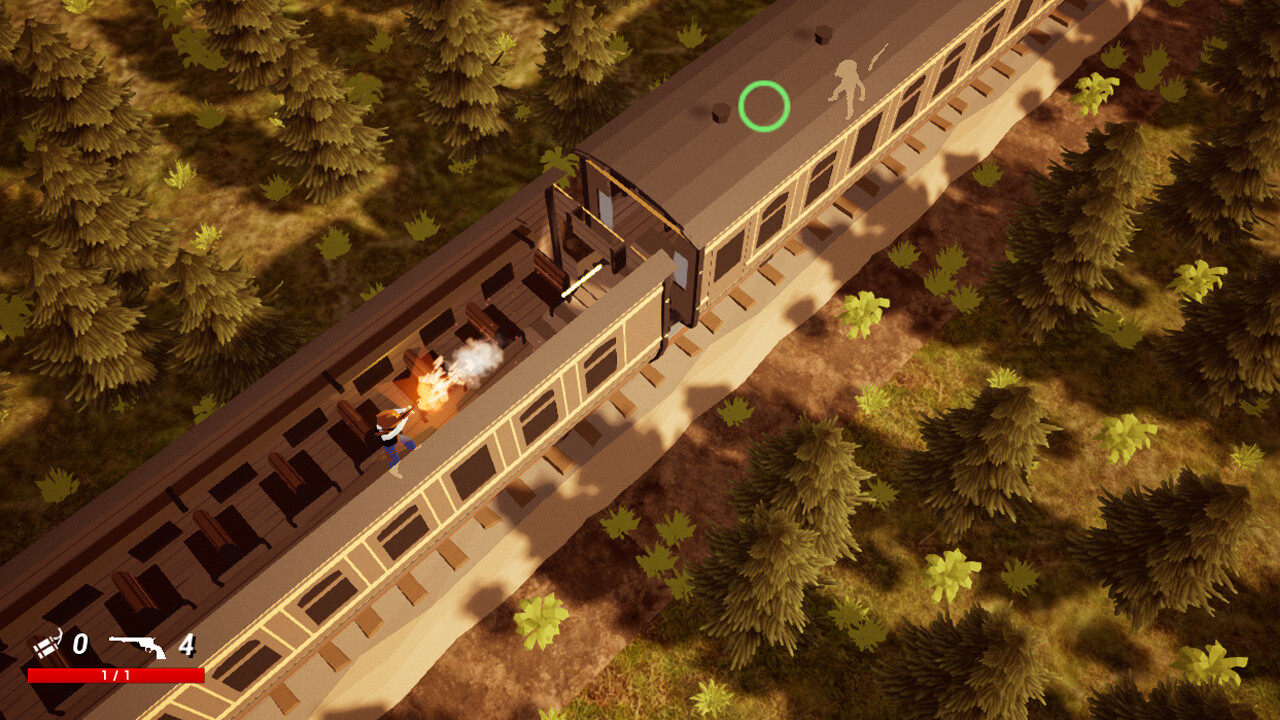The height and width of the screenshot is (720, 1280).
Task: Click the burning fire inside the carriage
Action: [x=432, y=390]
